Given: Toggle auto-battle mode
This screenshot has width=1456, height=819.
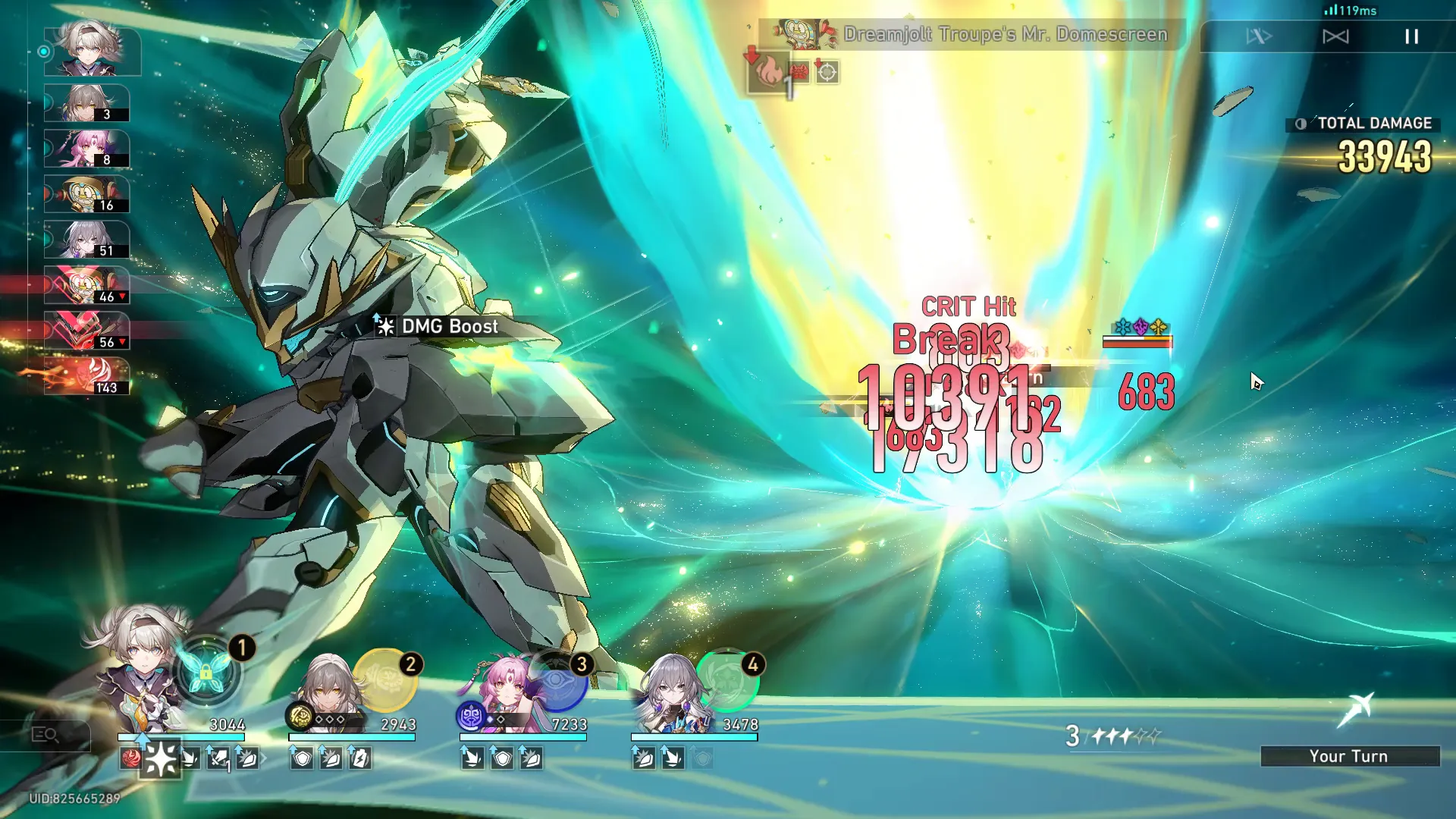Looking at the screenshot, I should click(1335, 36).
